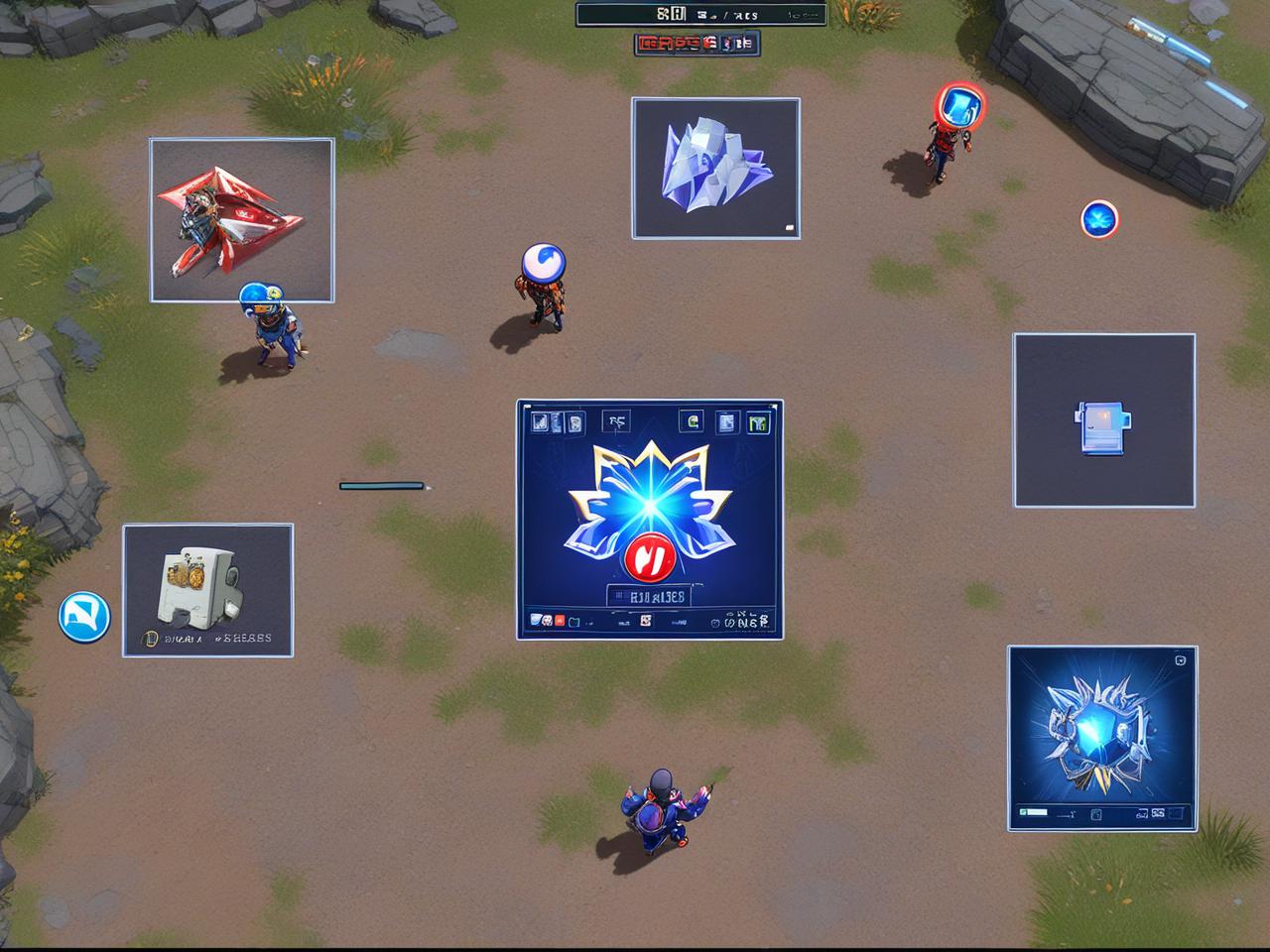
Task: Click the round blue and white arrow icon
Action: pos(84,617)
